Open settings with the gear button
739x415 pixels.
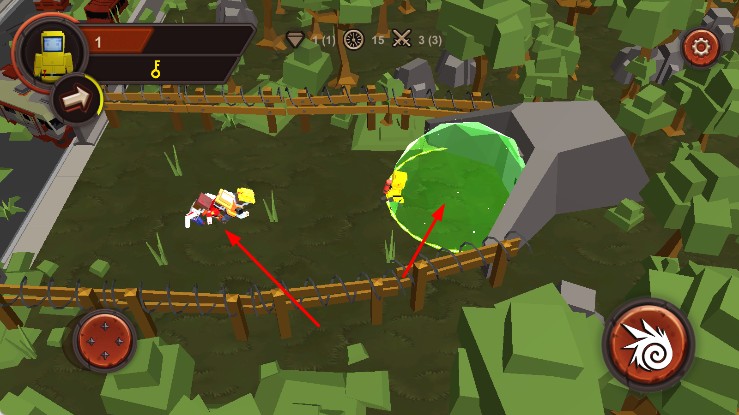tap(698, 46)
